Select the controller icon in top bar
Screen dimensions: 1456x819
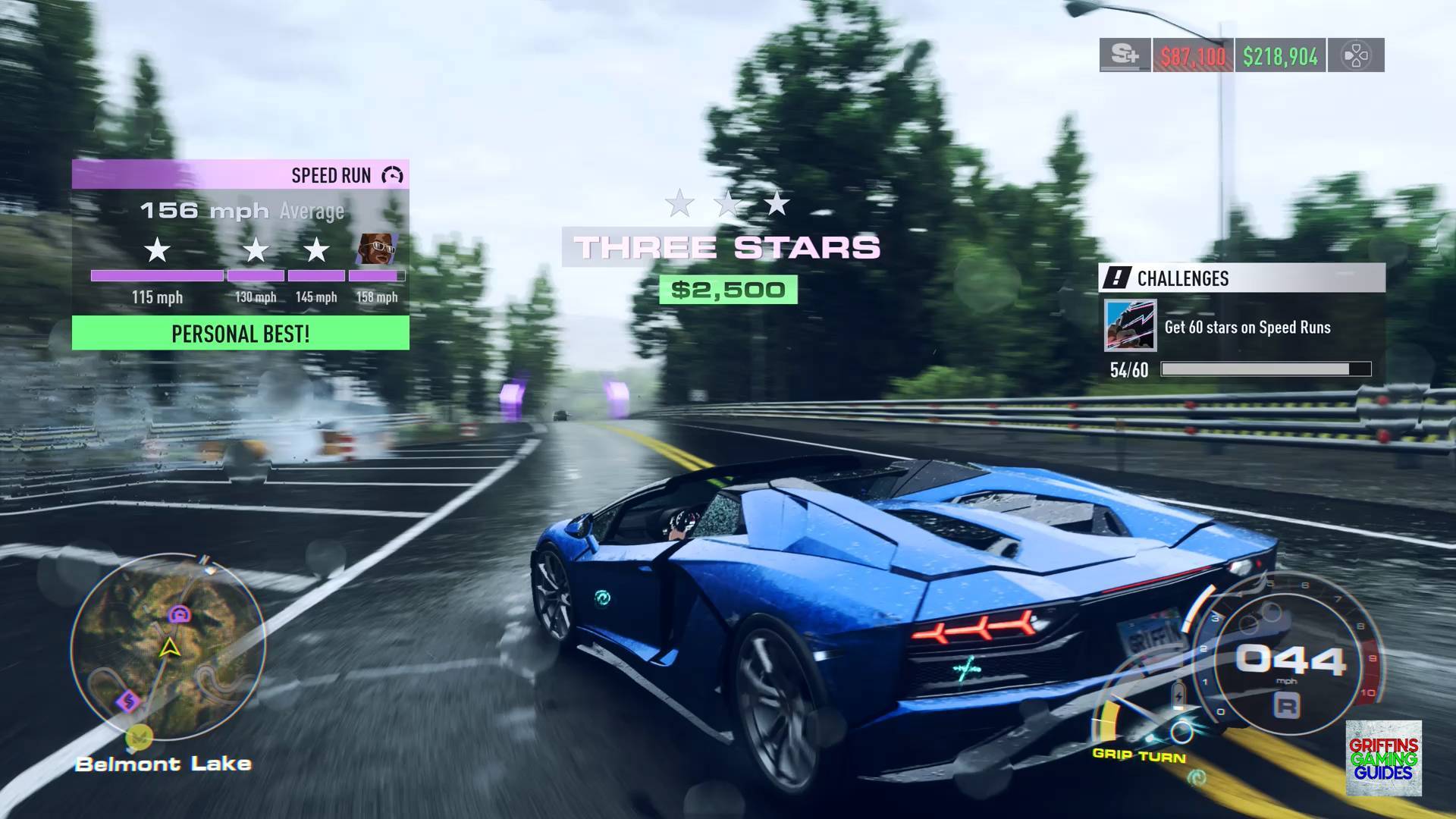1355,55
